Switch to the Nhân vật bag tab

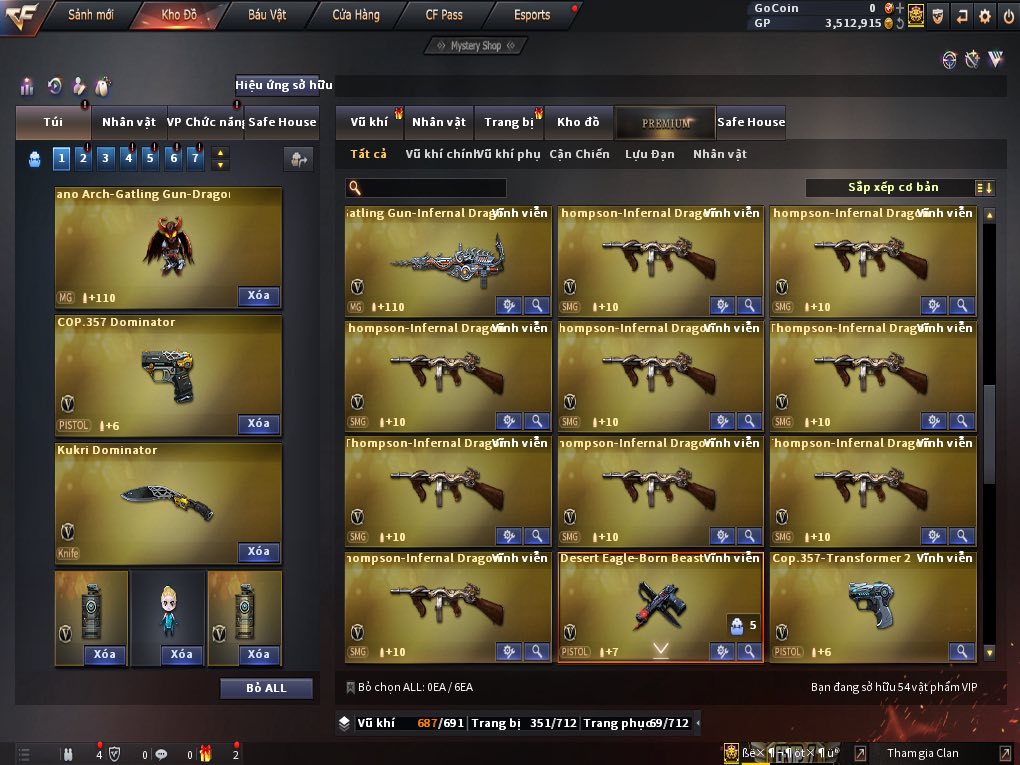click(129, 122)
